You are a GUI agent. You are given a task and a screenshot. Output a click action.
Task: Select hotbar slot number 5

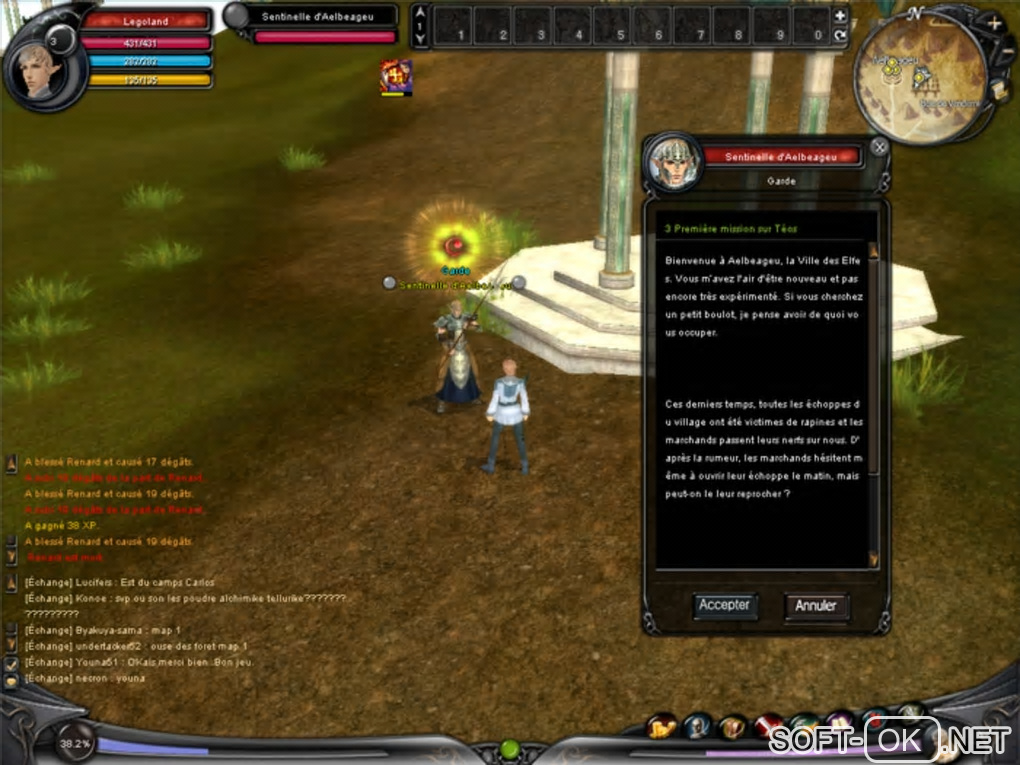pos(614,25)
